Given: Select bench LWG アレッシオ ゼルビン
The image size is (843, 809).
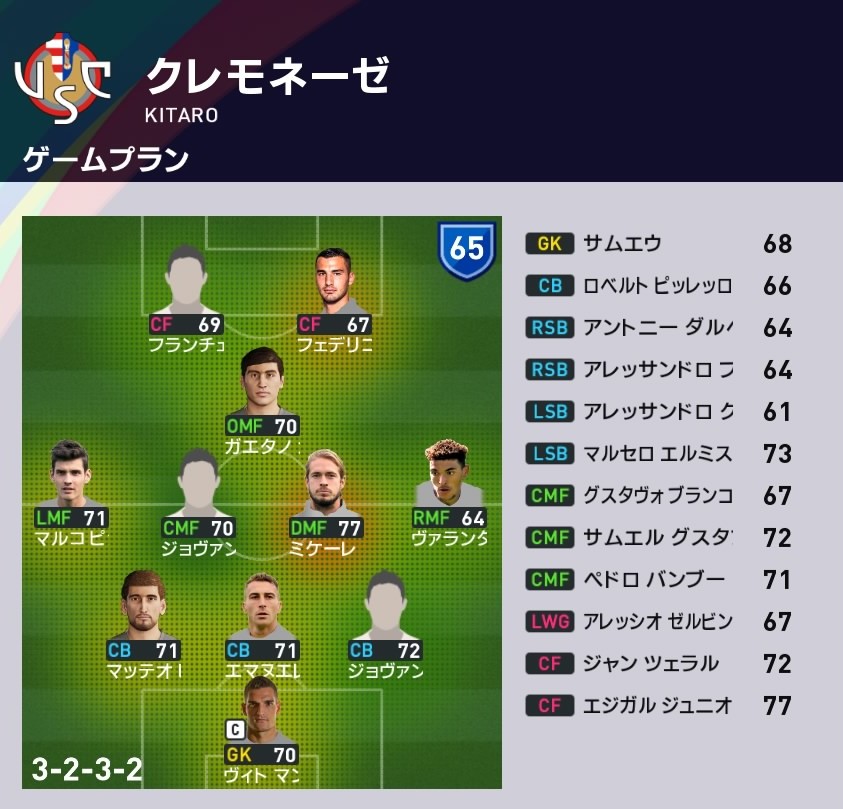Looking at the screenshot, I should click(x=658, y=622).
